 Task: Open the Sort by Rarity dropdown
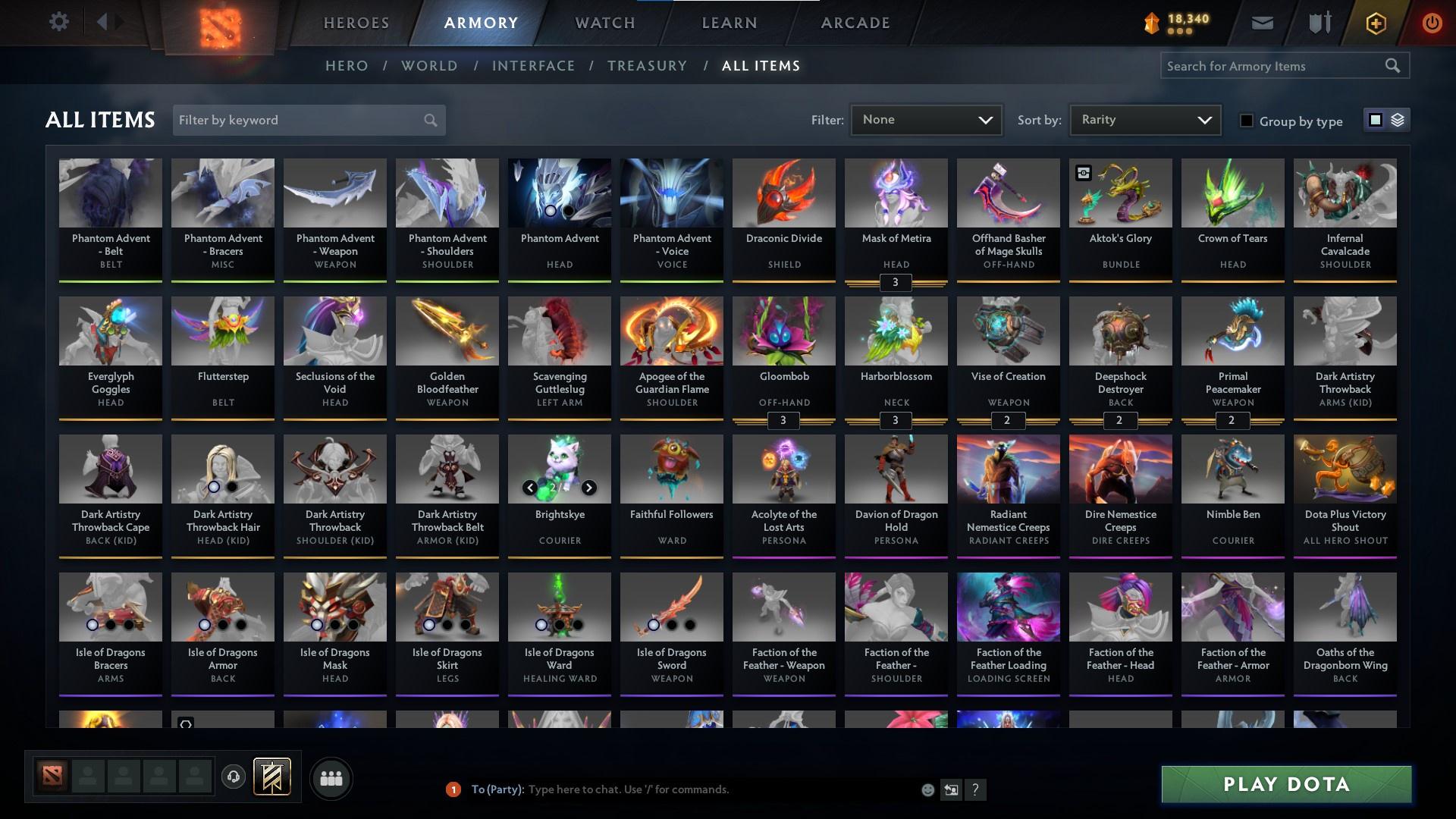coord(1144,119)
